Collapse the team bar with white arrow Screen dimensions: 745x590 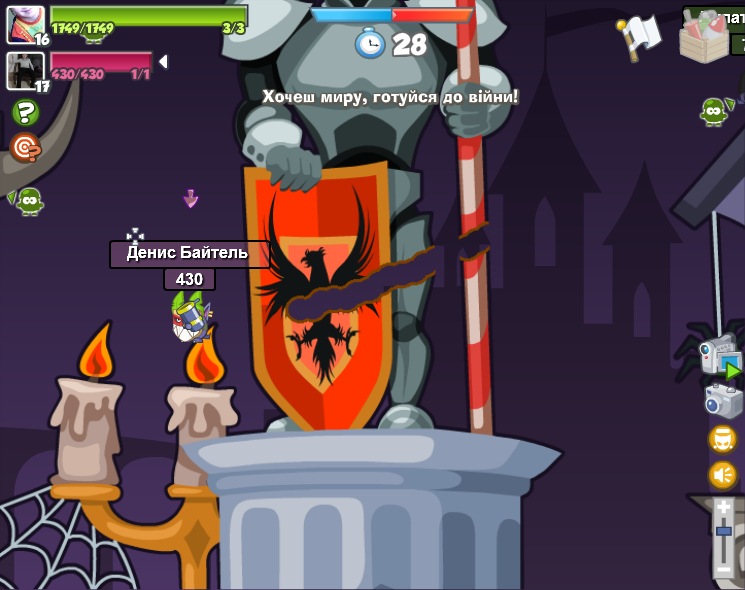[163, 62]
